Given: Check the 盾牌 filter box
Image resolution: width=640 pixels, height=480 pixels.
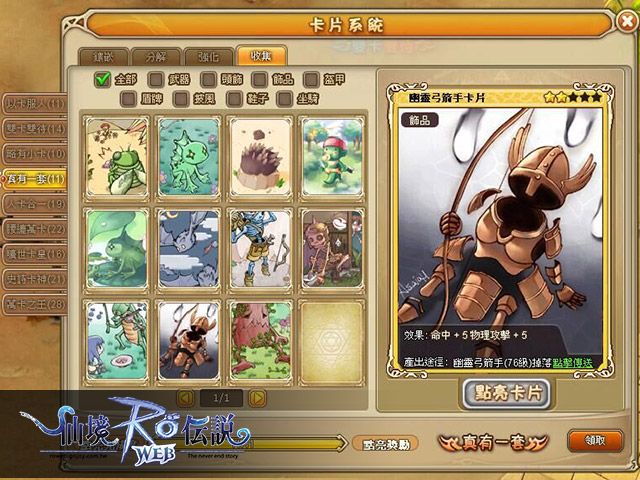Looking at the screenshot, I should 128,98.
